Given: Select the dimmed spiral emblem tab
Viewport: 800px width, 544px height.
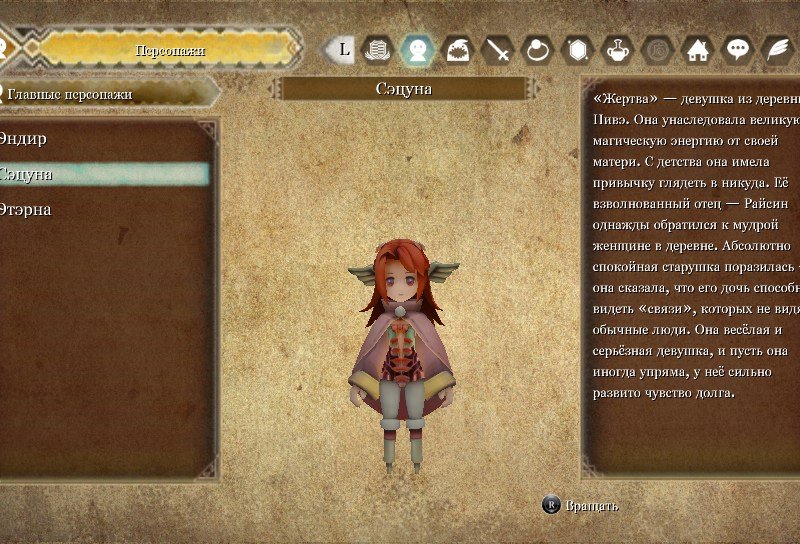Looking at the screenshot, I should [658, 49].
